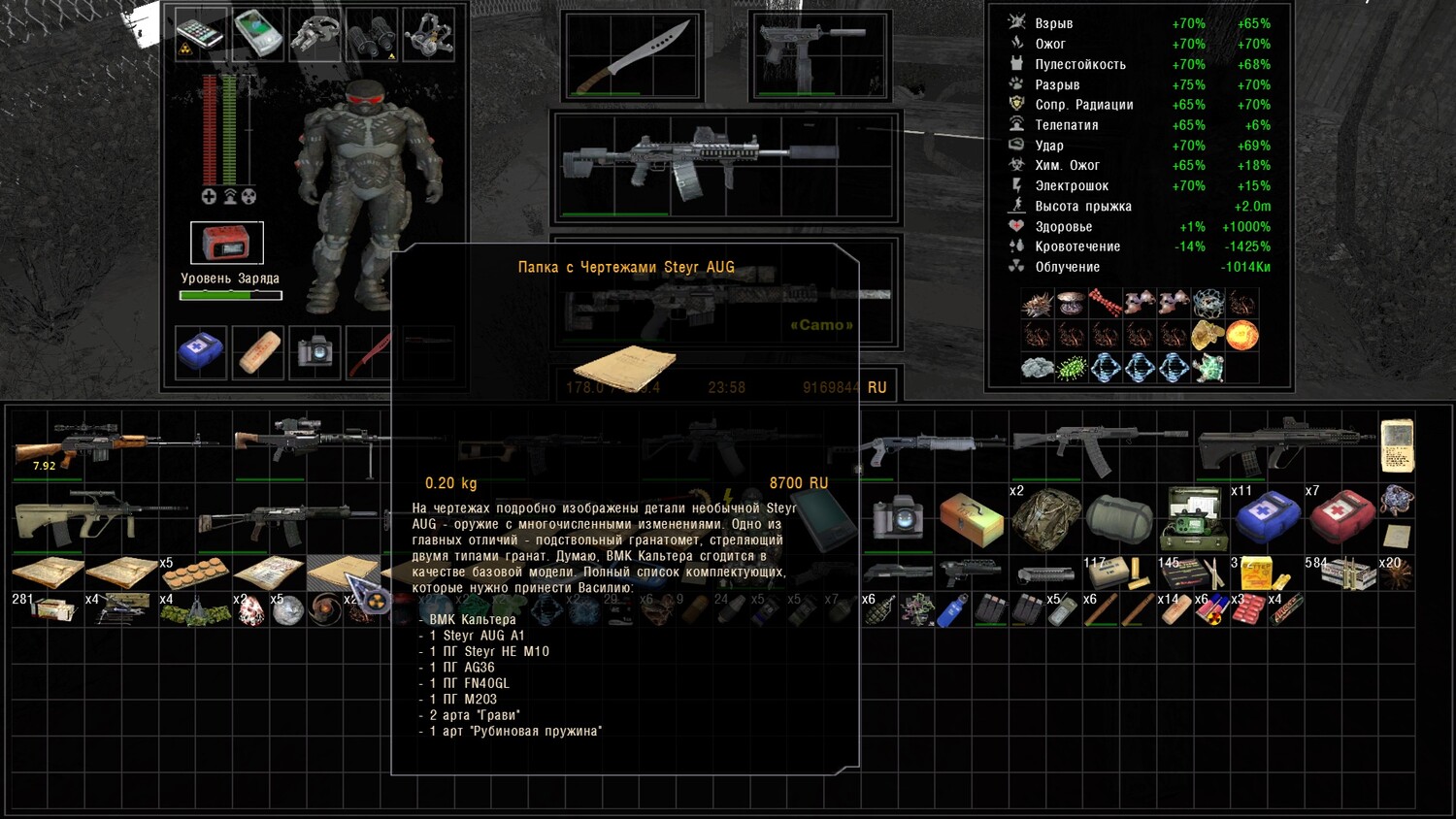Pick the stack of eleven blue medkits
Image resolution: width=1456 pixels, height=819 pixels.
pos(1267,516)
